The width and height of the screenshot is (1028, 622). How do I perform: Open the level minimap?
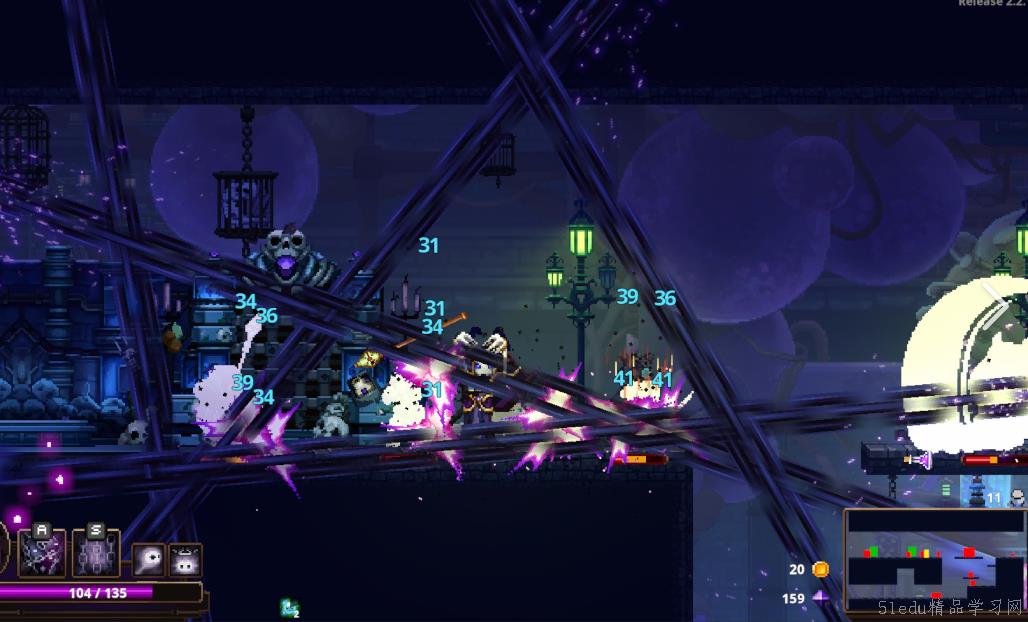(934, 560)
